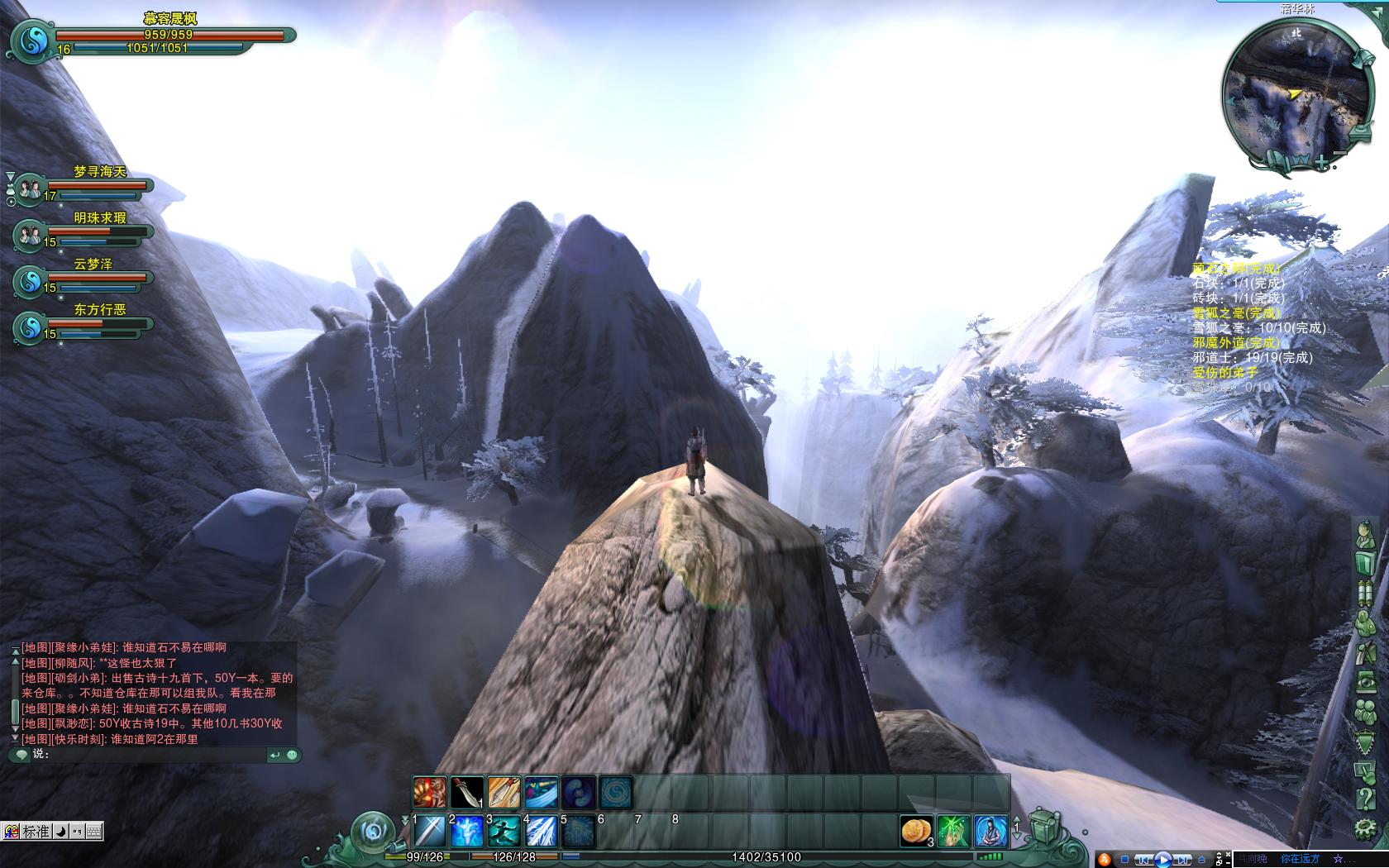1389x868 pixels.
Task: Use the dagger item in the upper hotbar
Action: [x=467, y=792]
